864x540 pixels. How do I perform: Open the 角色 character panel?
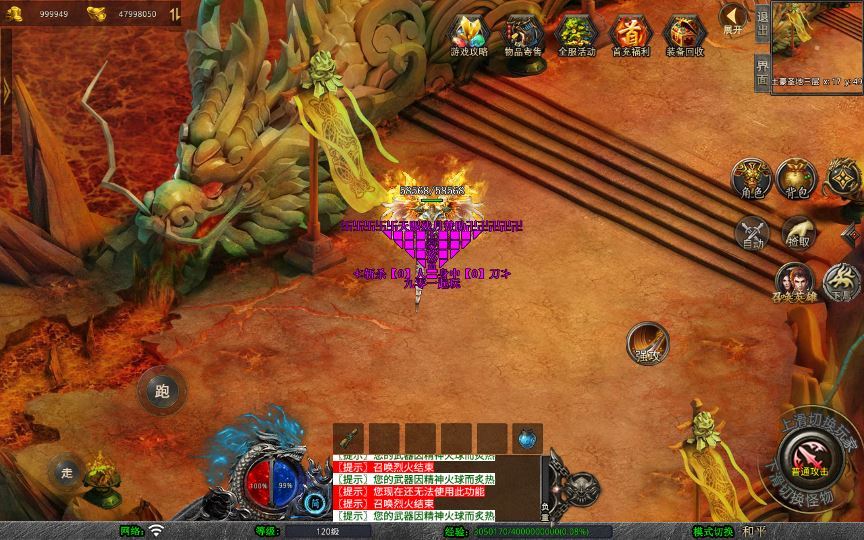tap(751, 178)
